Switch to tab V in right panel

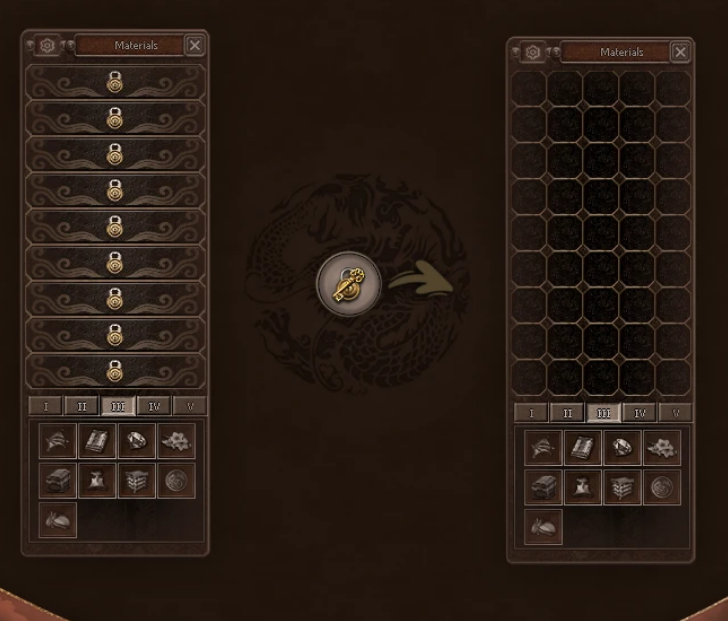pyautogui.click(x=675, y=413)
